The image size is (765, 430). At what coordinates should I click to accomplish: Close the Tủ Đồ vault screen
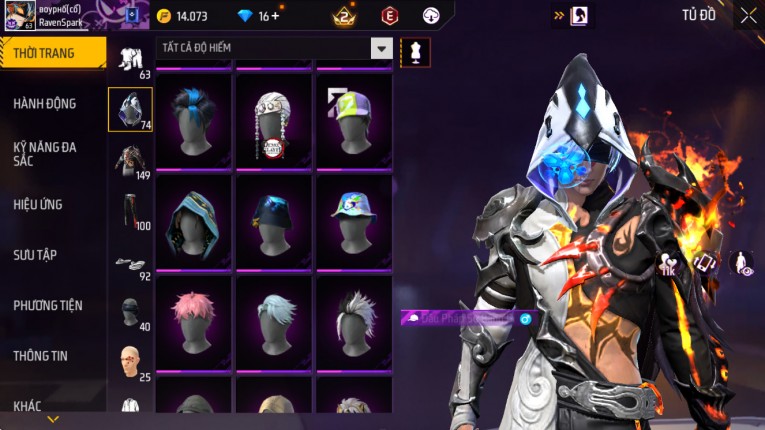click(748, 15)
